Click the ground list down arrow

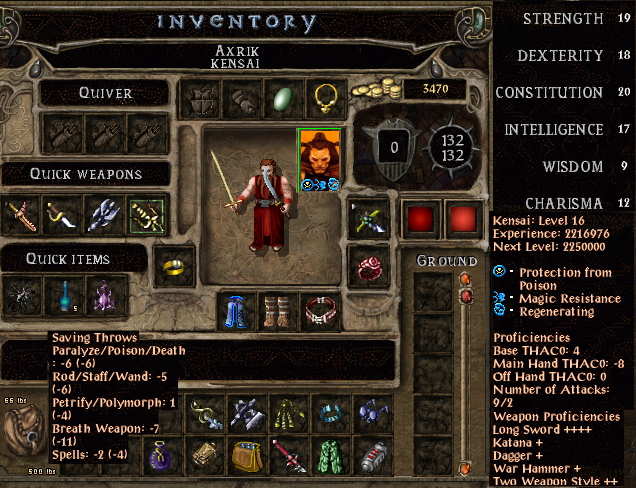point(464,467)
